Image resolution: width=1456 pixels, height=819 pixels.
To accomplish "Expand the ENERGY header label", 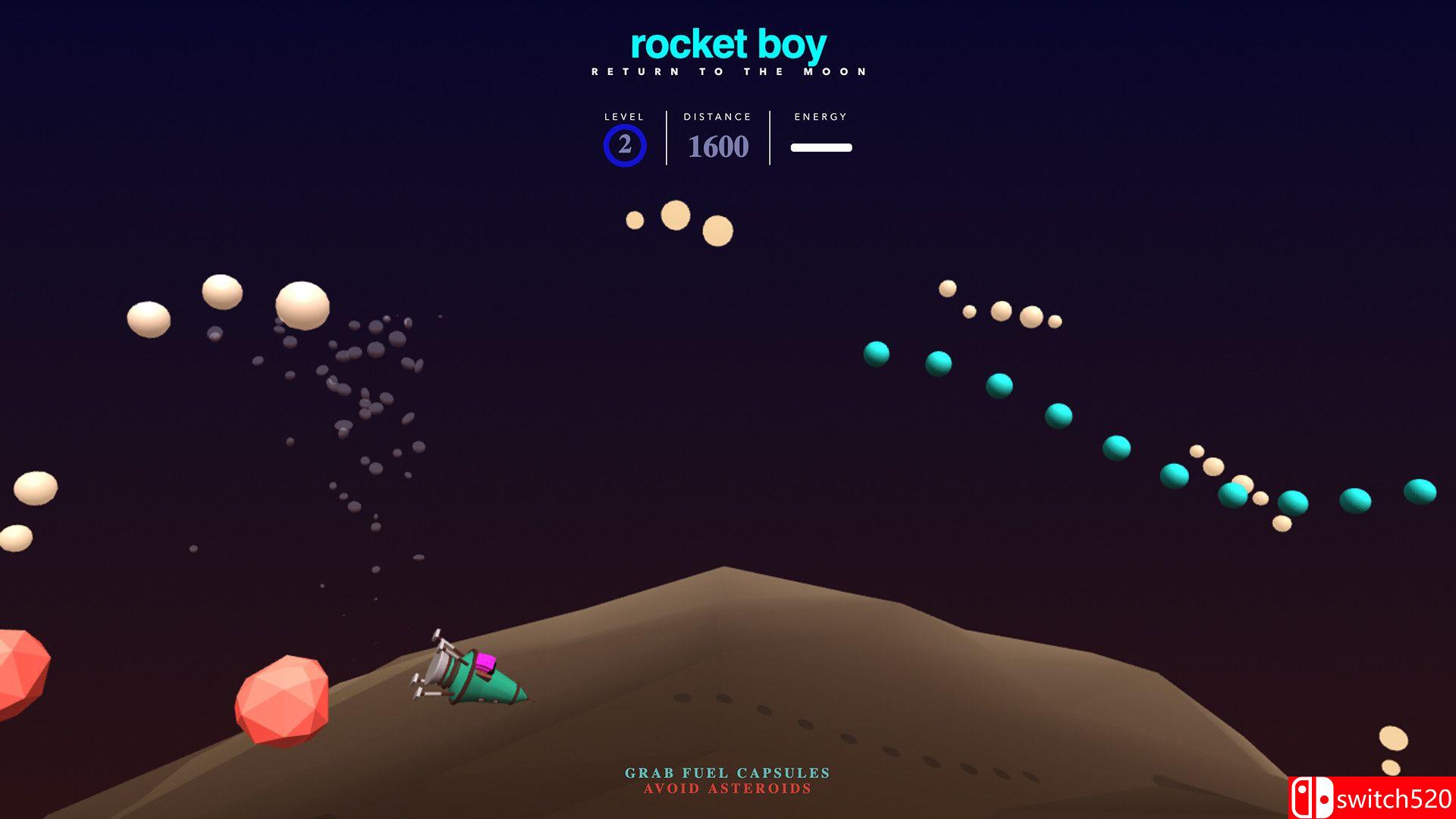I will (821, 117).
